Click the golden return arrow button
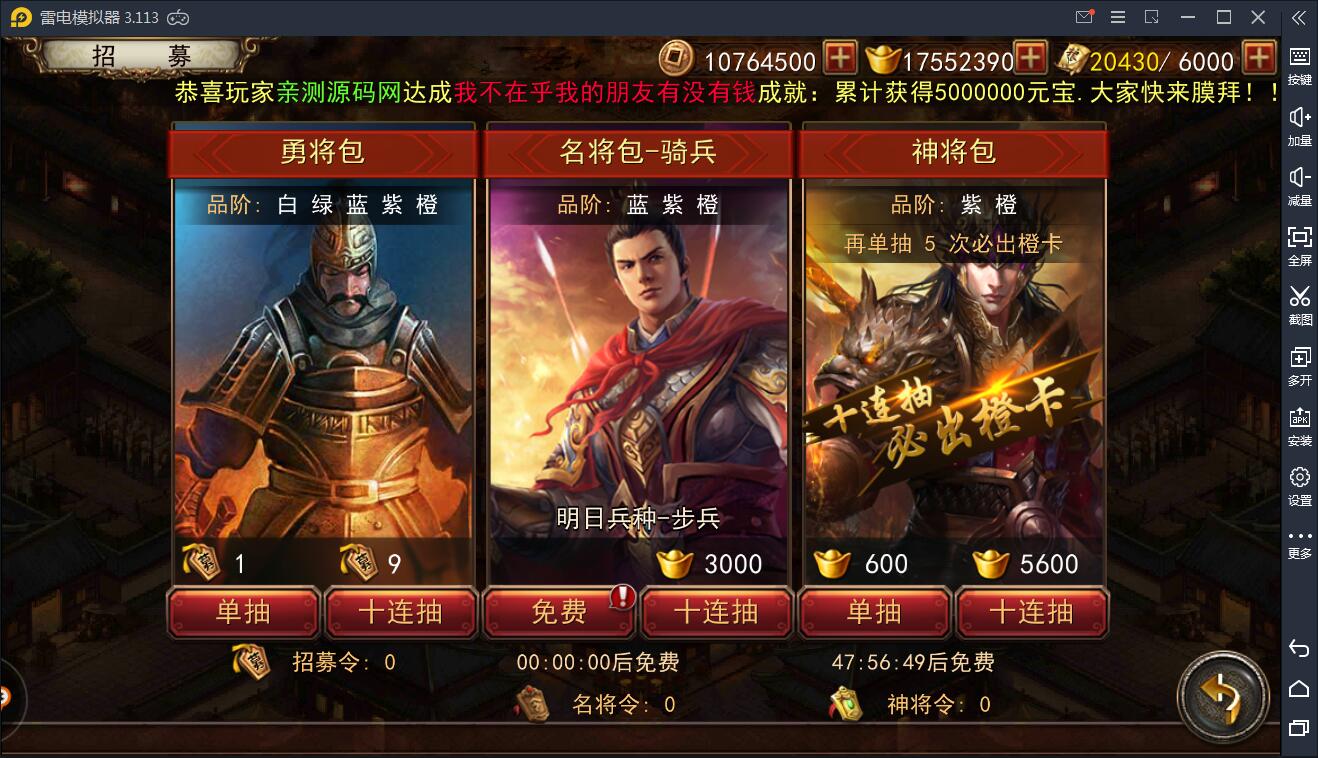1318x758 pixels. click(x=1222, y=698)
